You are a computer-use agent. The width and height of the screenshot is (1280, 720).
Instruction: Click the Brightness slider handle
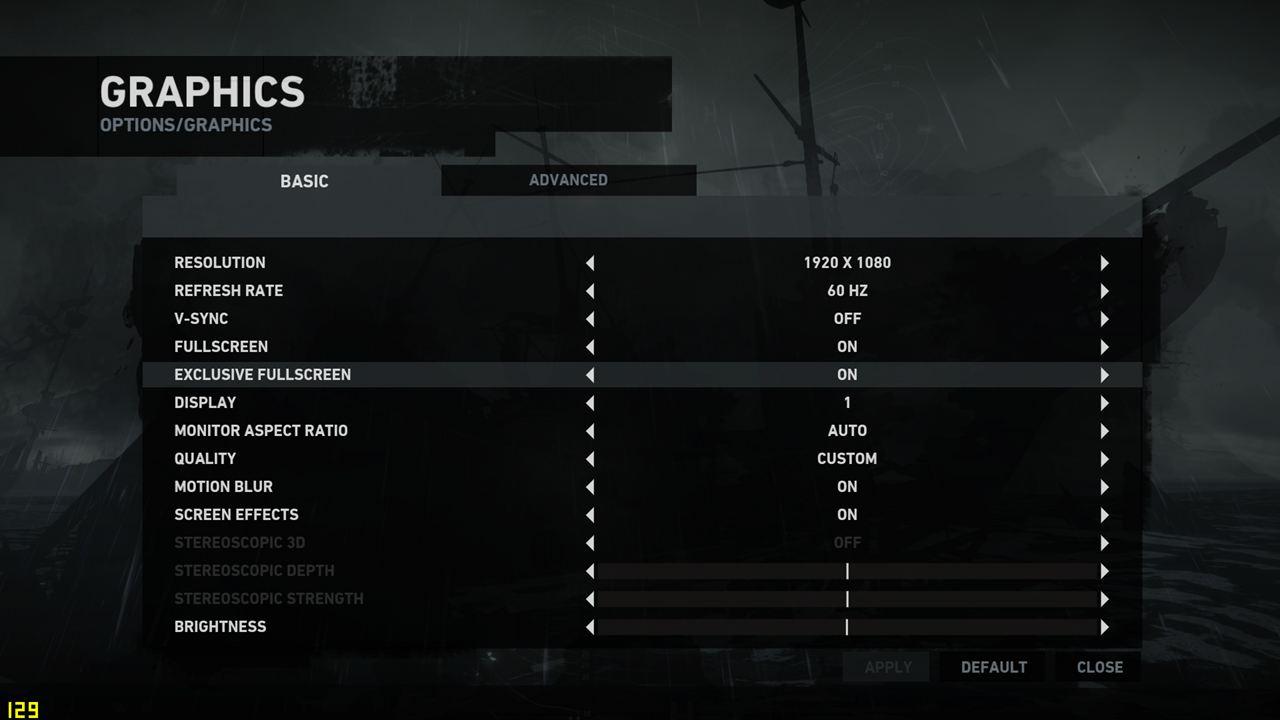(x=847, y=627)
